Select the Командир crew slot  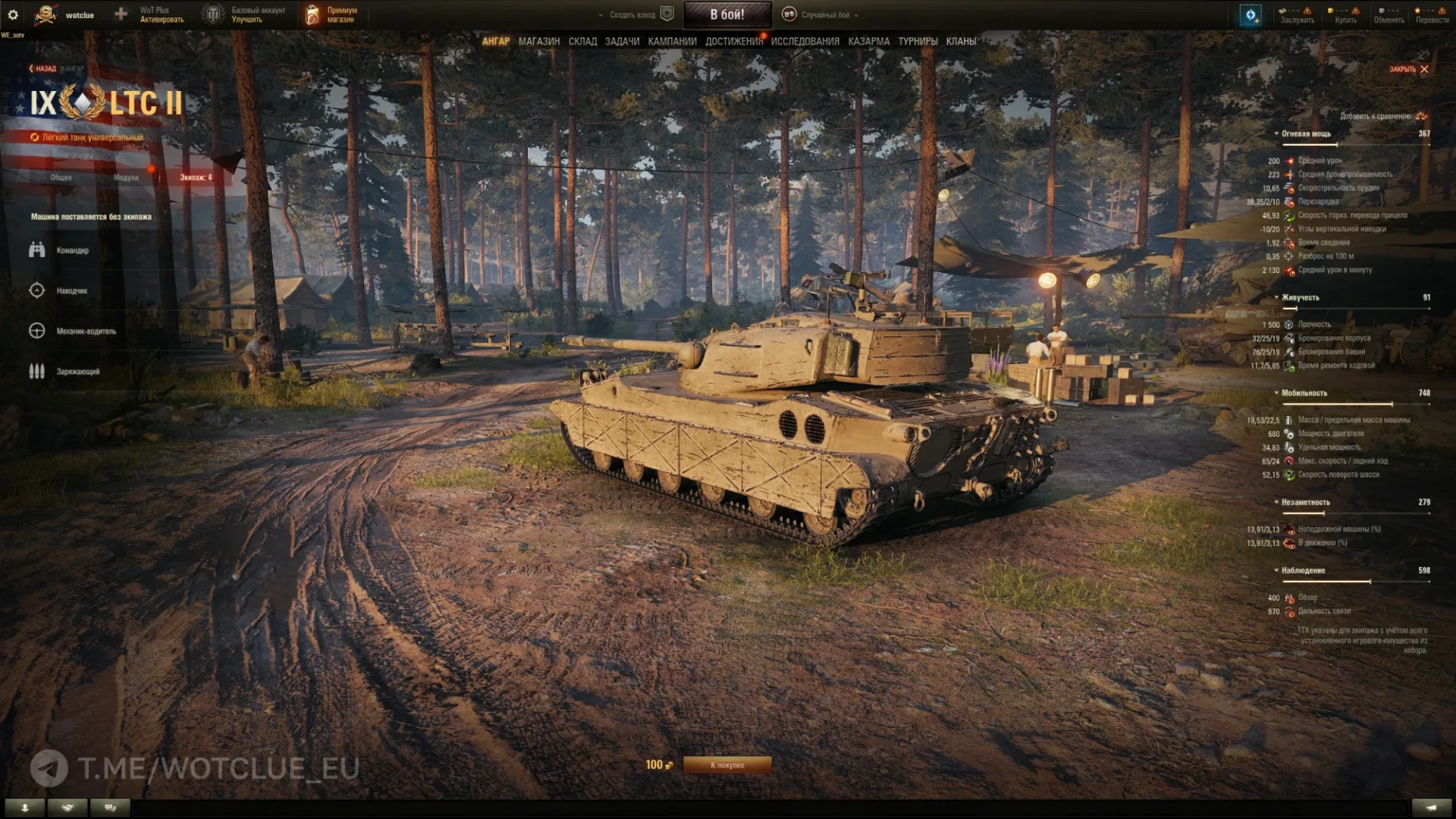(x=72, y=249)
